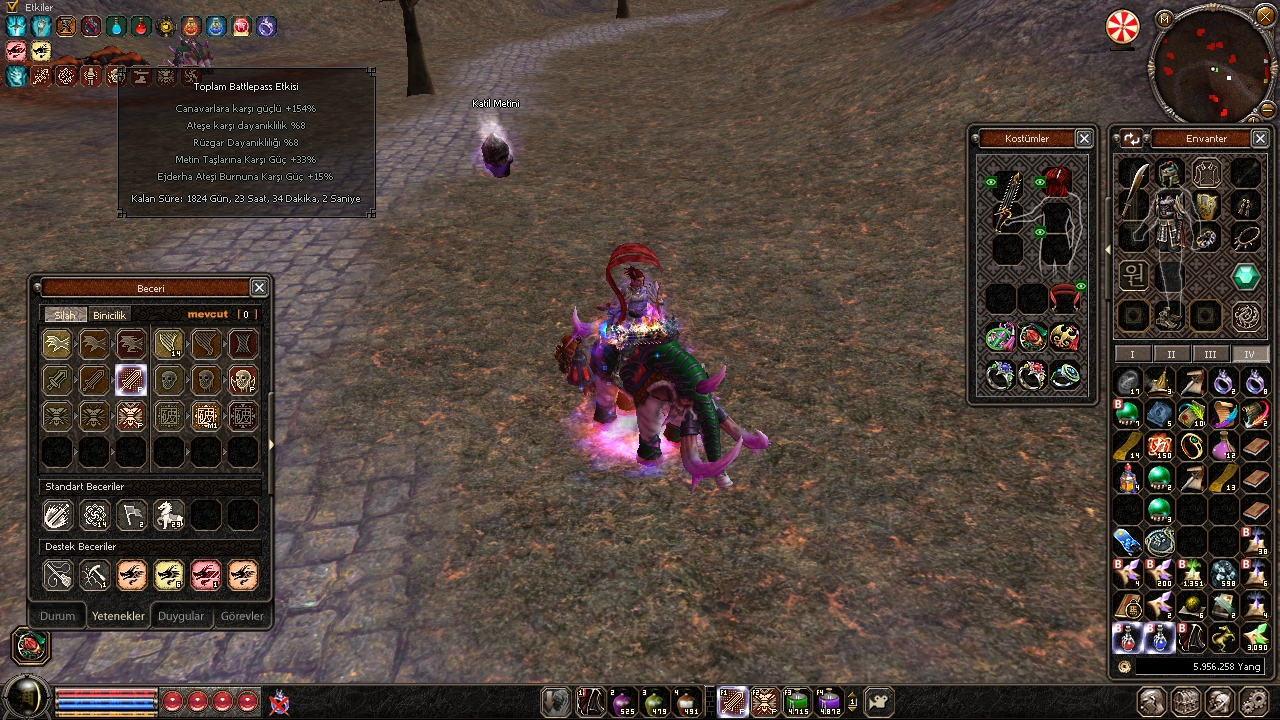
Task: Close the Beceri skill window
Action: (259, 288)
